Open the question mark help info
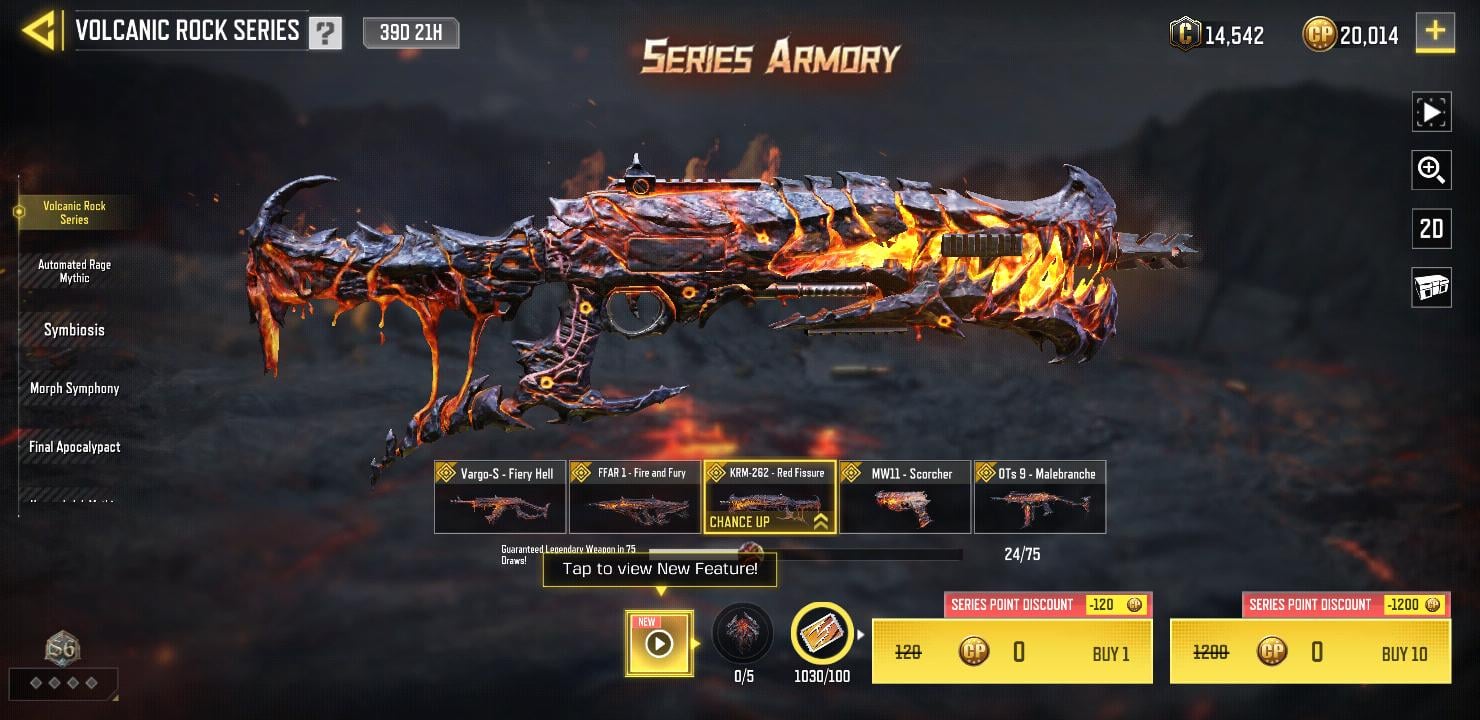The width and height of the screenshot is (1480, 720). point(325,33)
